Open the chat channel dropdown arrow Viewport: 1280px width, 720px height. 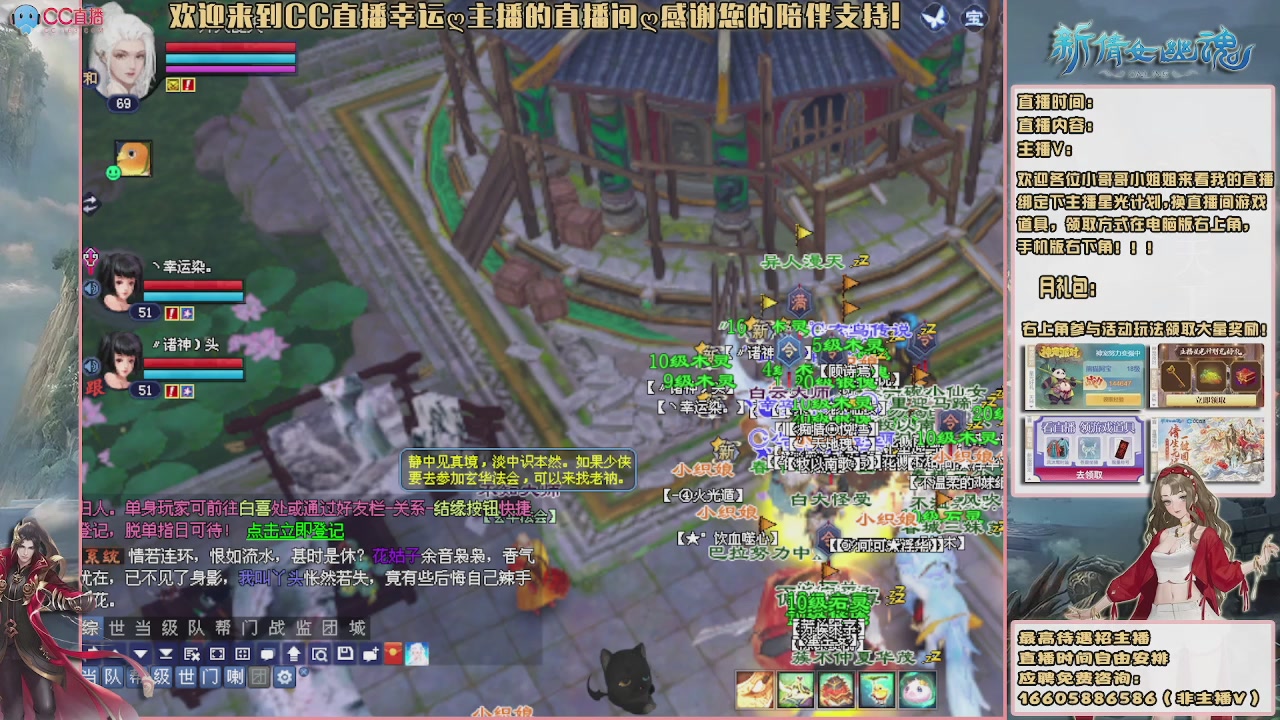click(139, 653)
